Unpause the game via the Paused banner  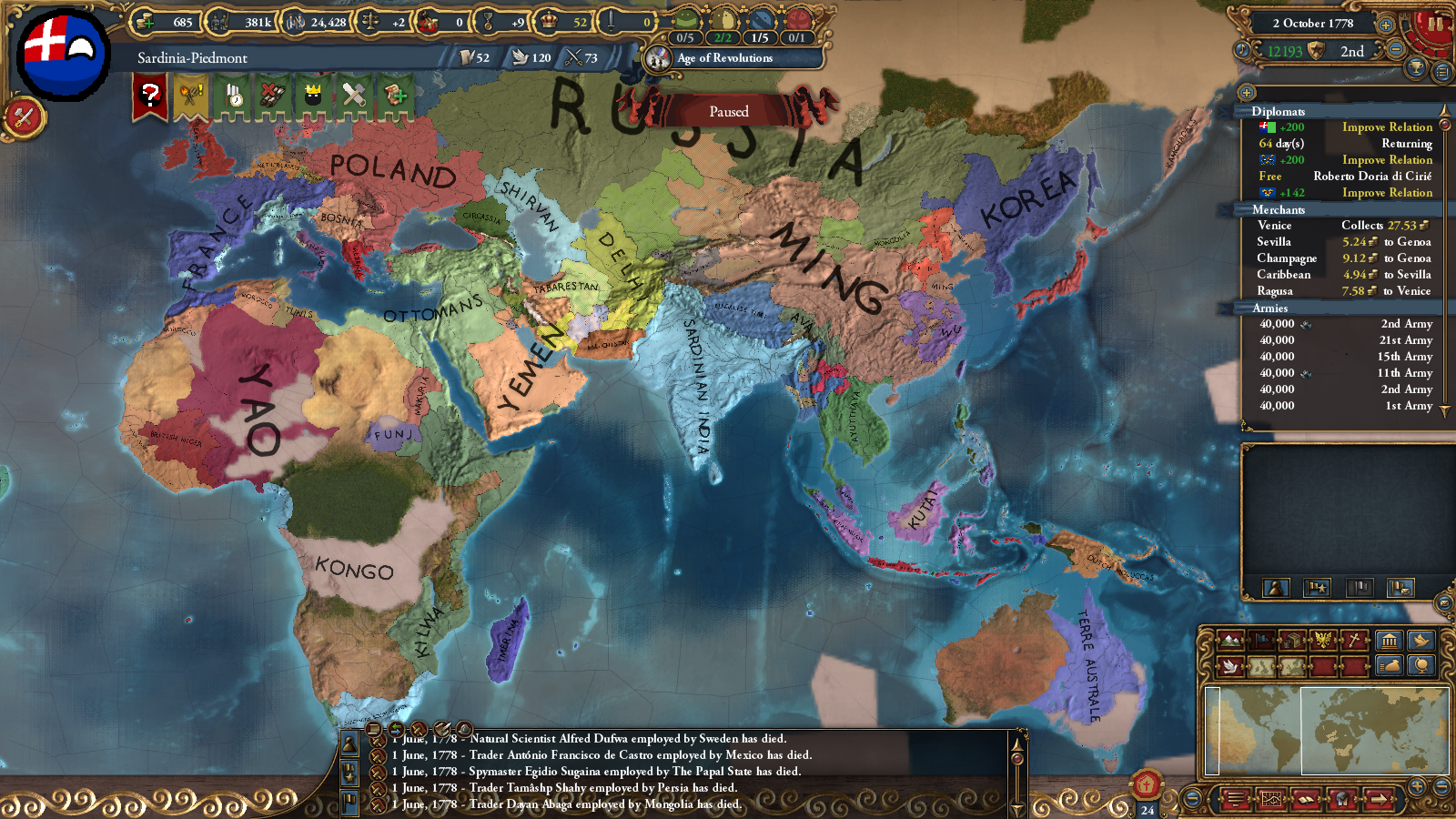click(x=728, y=111)
